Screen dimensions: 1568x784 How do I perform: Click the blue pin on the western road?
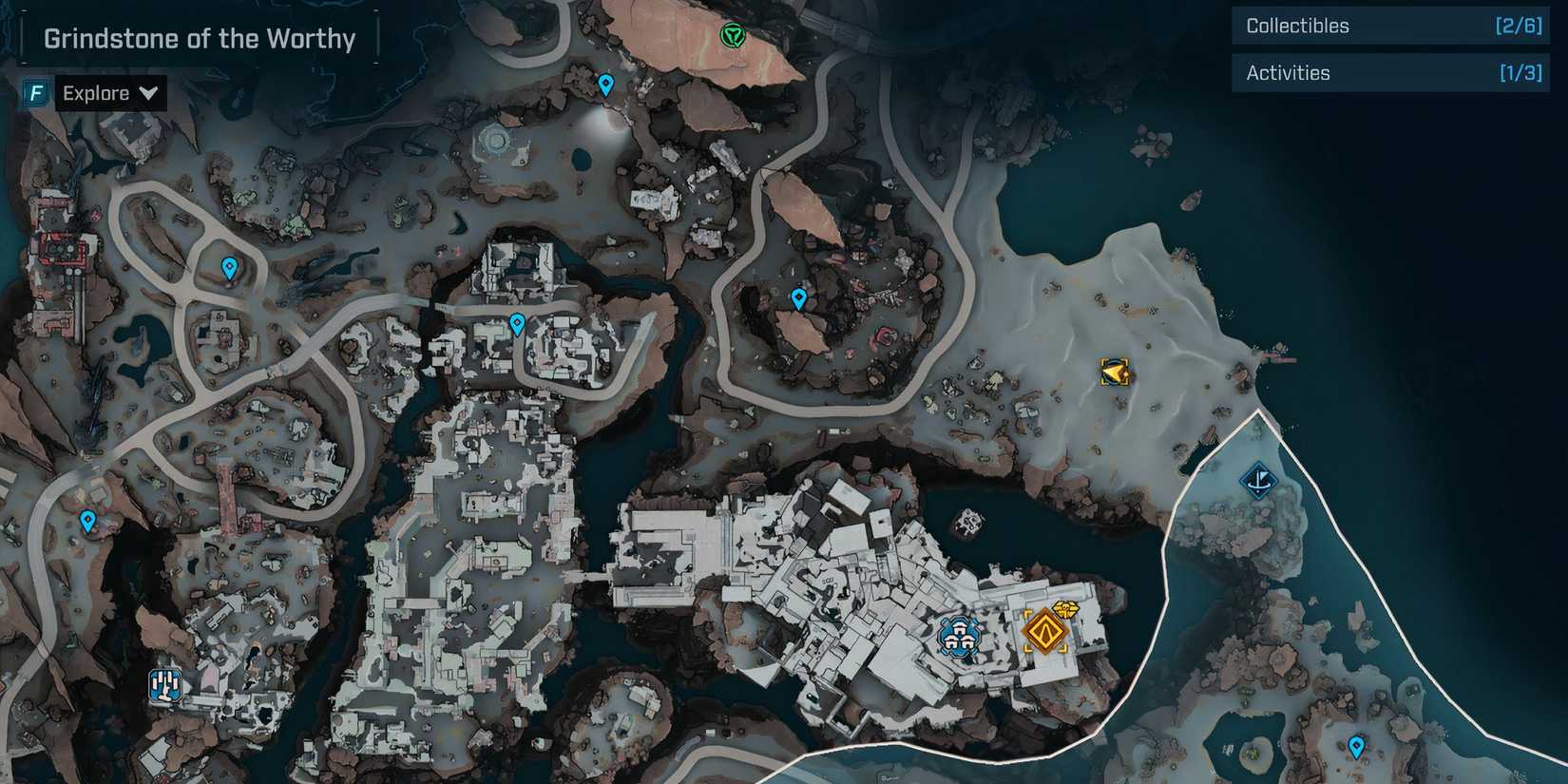click(228, 268)
